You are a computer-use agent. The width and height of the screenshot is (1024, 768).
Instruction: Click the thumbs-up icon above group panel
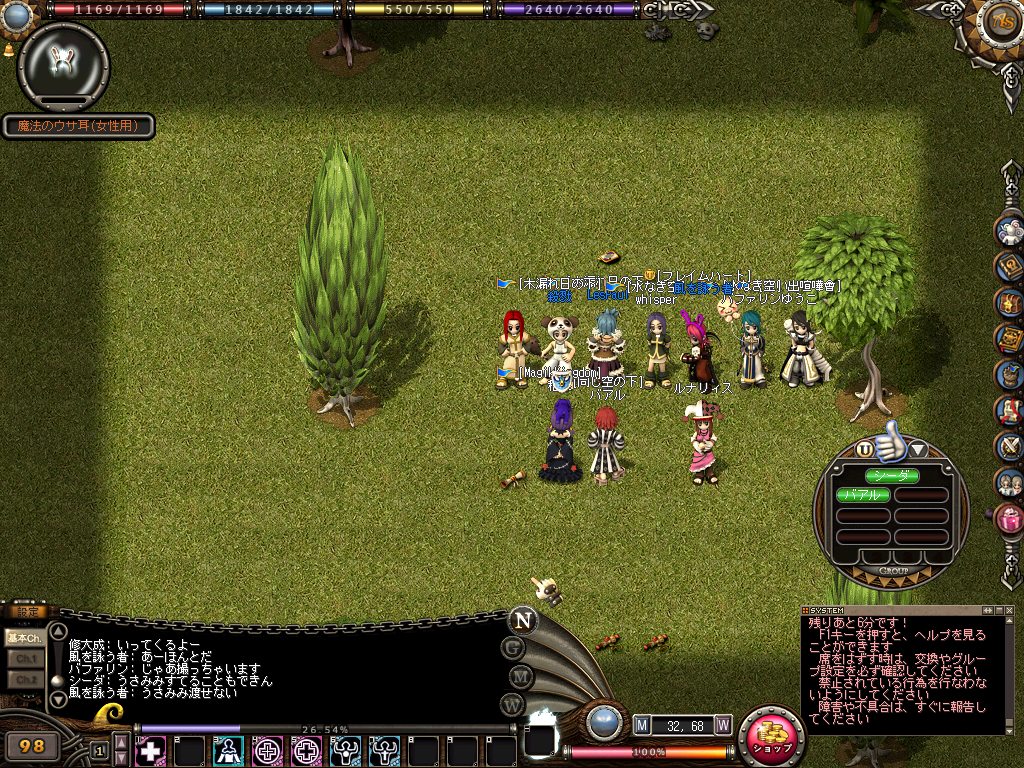(x=889, y=444)
